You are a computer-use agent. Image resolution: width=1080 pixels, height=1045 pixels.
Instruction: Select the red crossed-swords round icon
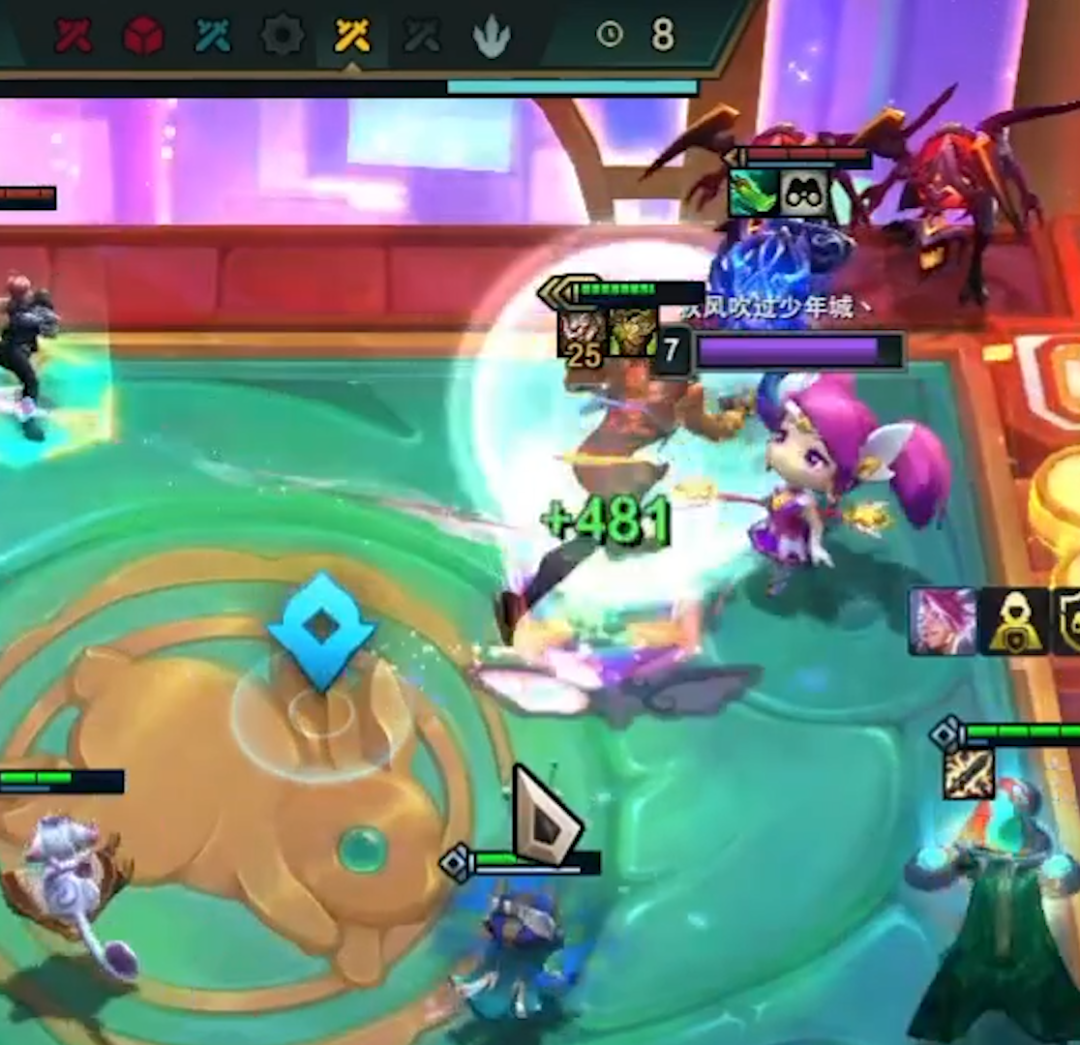pos(74,36)
